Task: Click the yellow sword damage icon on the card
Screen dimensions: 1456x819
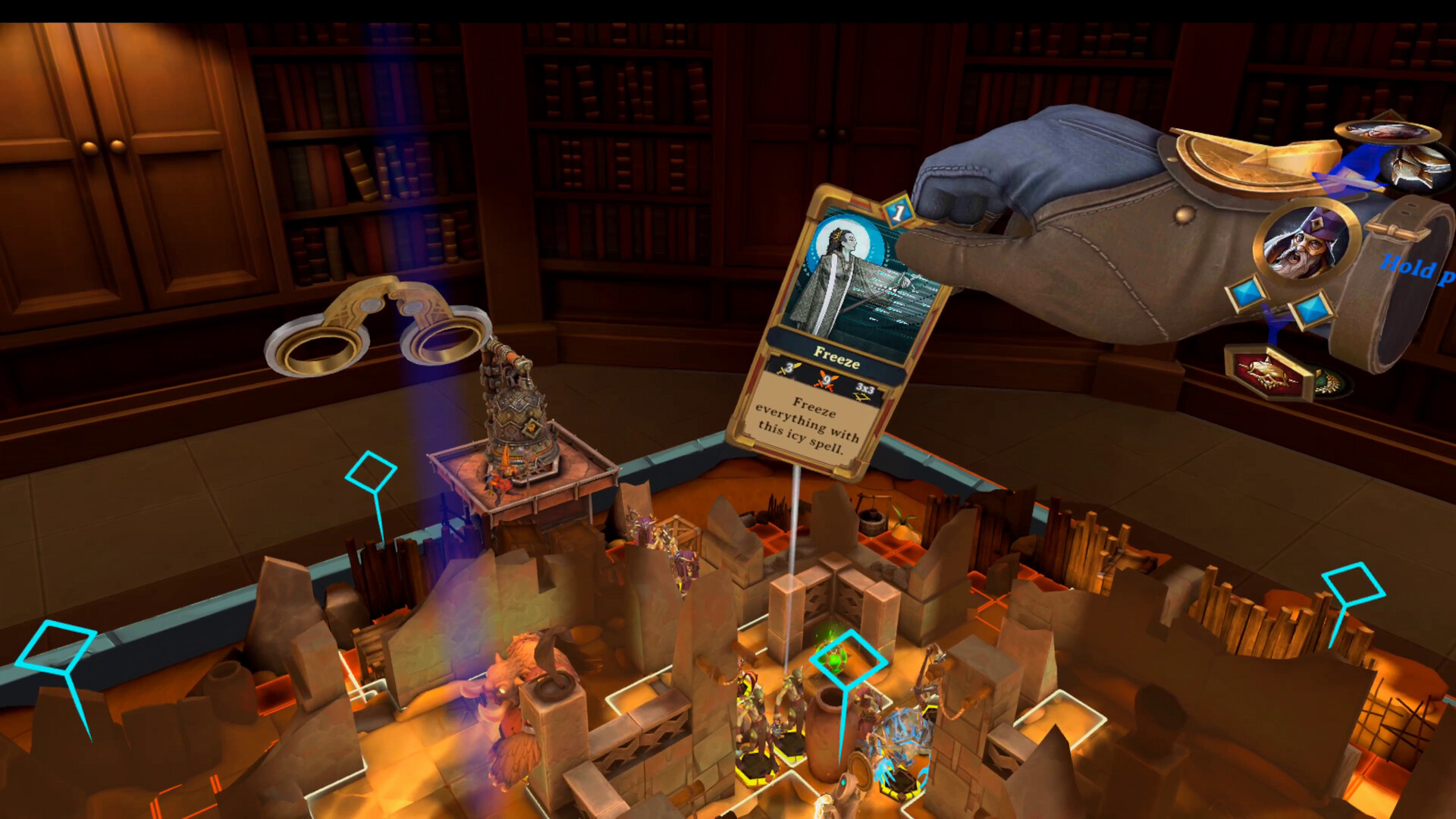Action: tap(787, 369)
